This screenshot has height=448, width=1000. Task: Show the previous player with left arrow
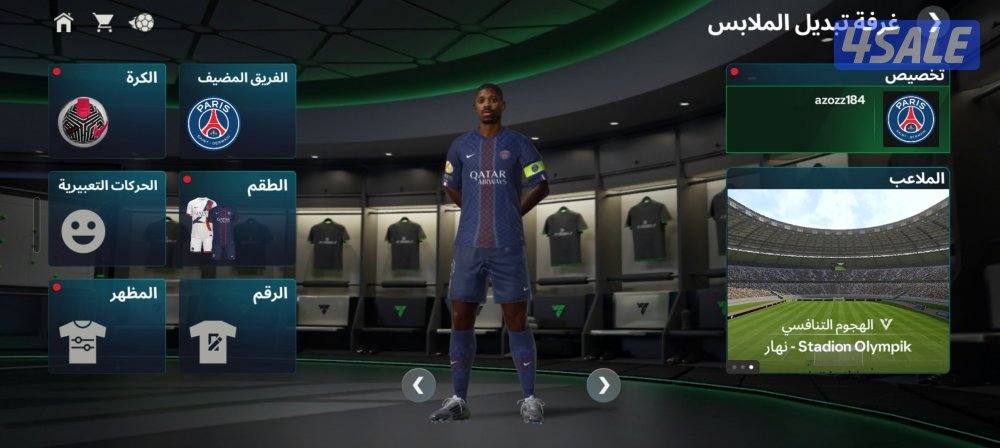pos(418,384)
